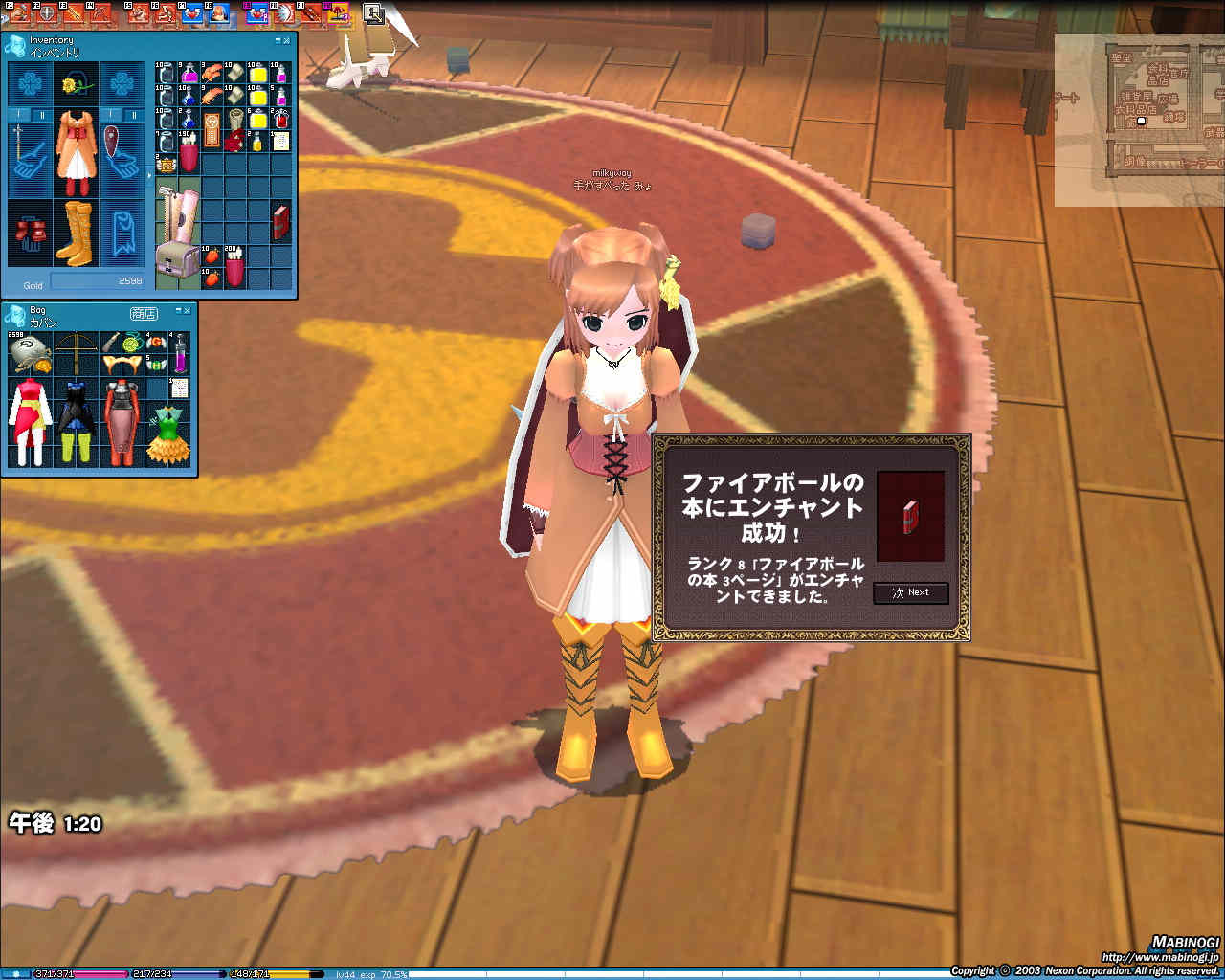Click the white spike skill icon on F10
Screen dimensions: 1225x980
tap(286, 12)
